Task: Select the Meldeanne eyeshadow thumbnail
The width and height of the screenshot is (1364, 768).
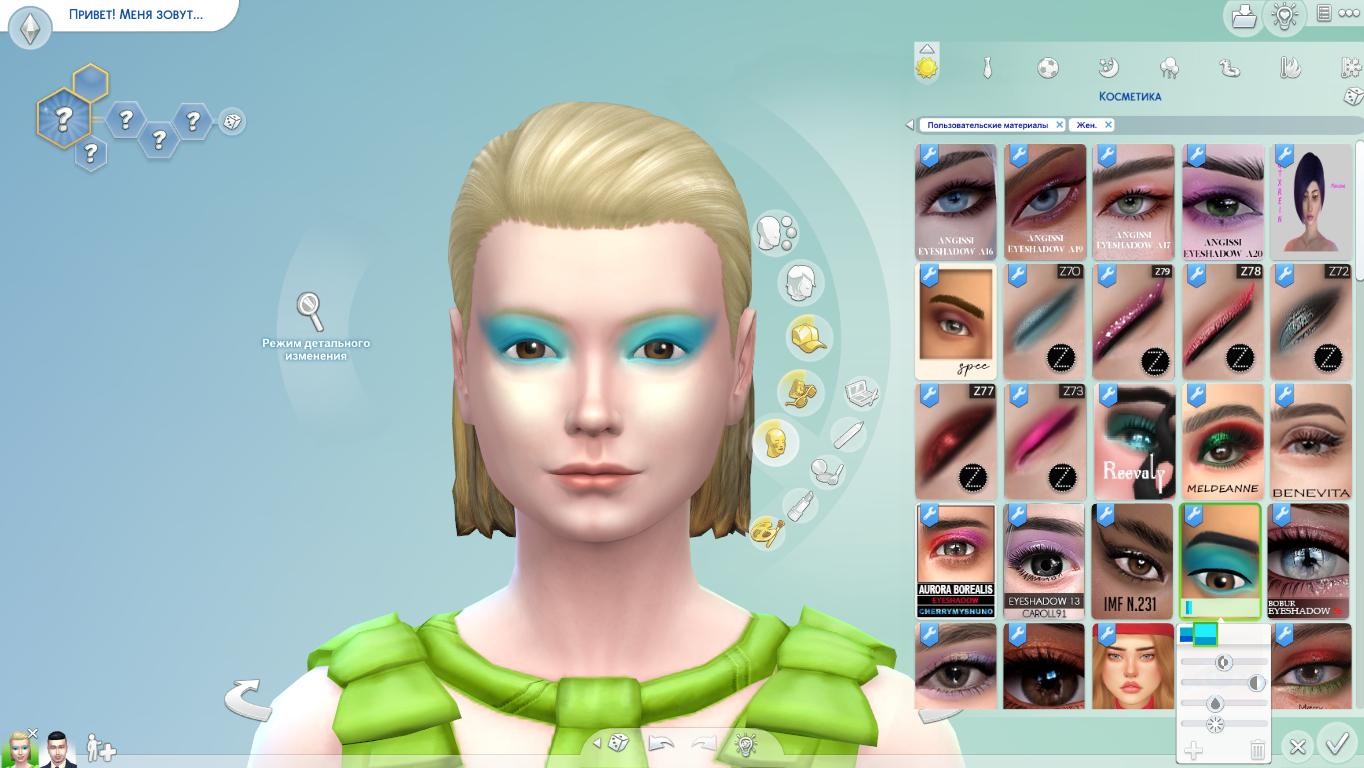Action: point(1221,441)
